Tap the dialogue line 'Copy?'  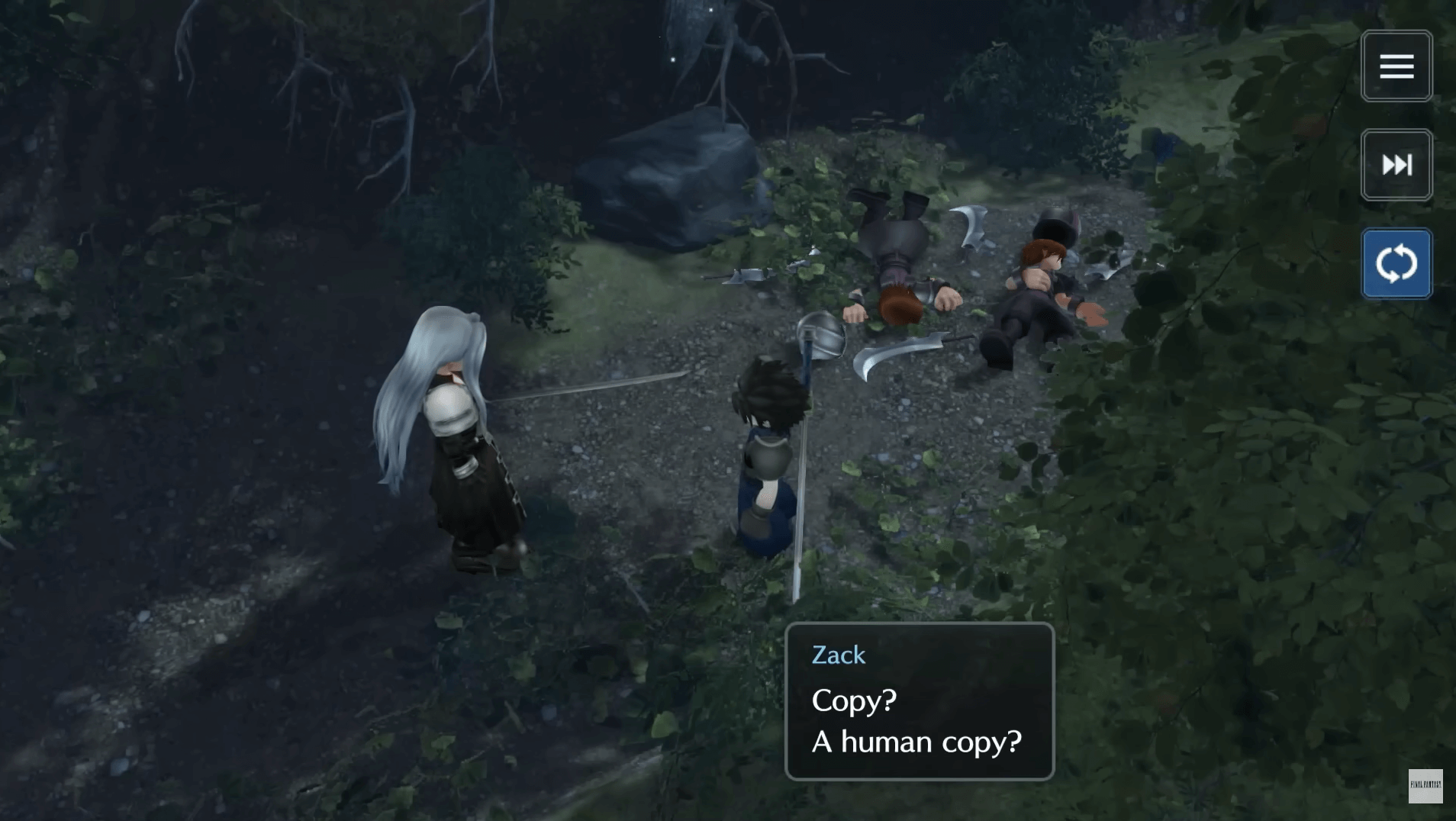(x=852, y=701)
